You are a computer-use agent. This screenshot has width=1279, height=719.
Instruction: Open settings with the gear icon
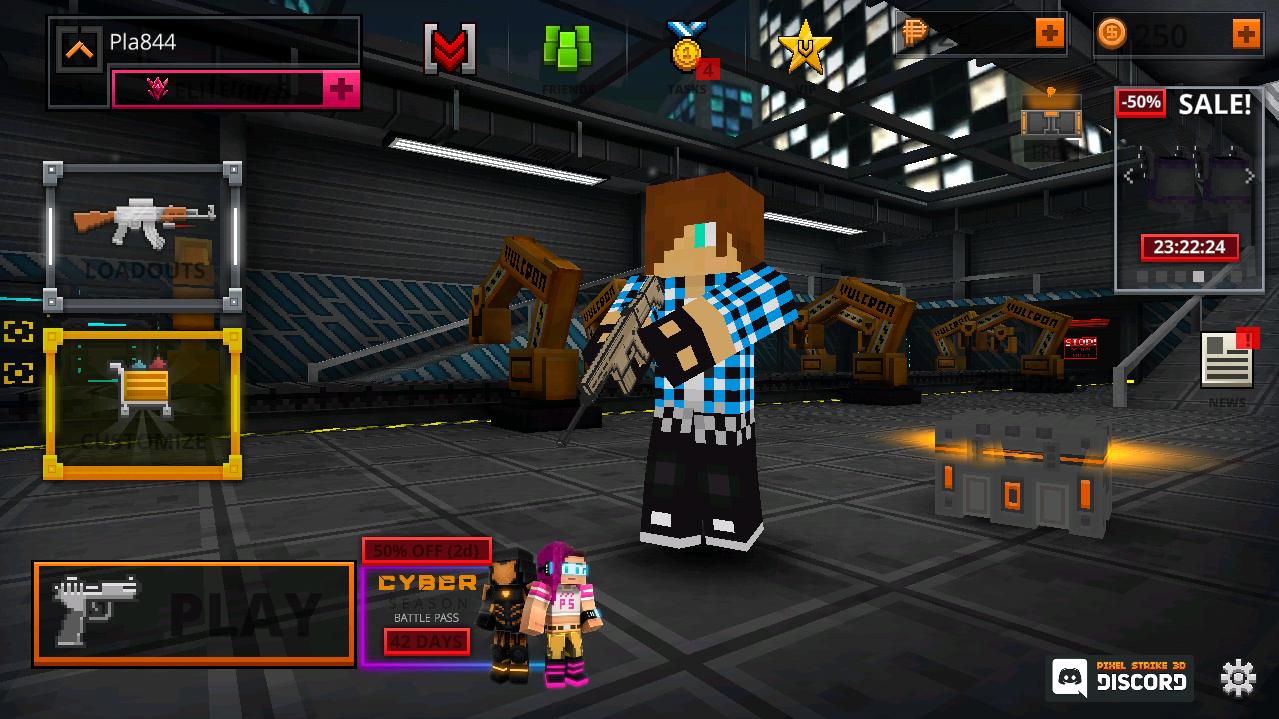point(1238,679)
